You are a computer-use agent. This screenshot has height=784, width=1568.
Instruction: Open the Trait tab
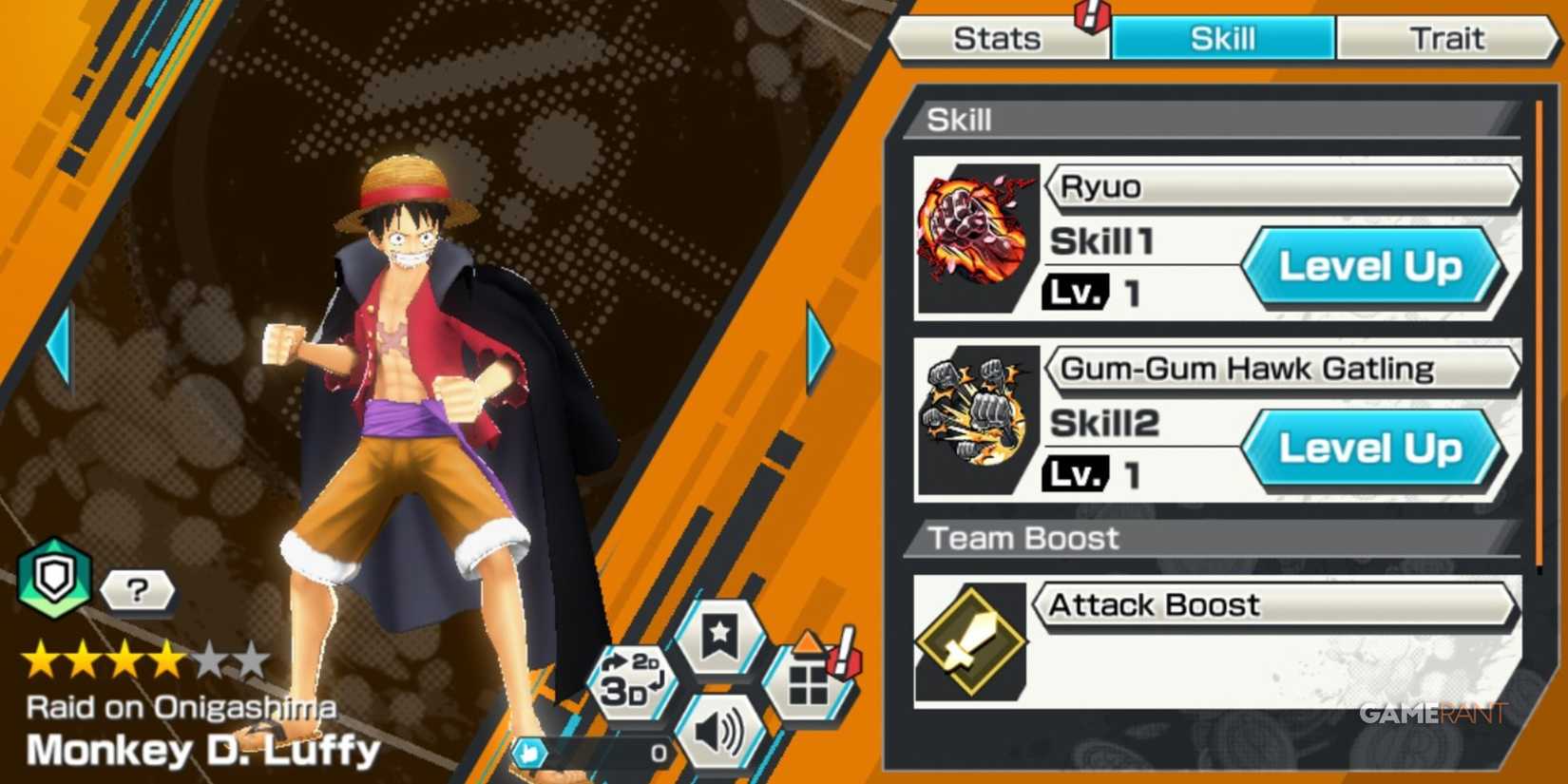[x=1446, y=38]
